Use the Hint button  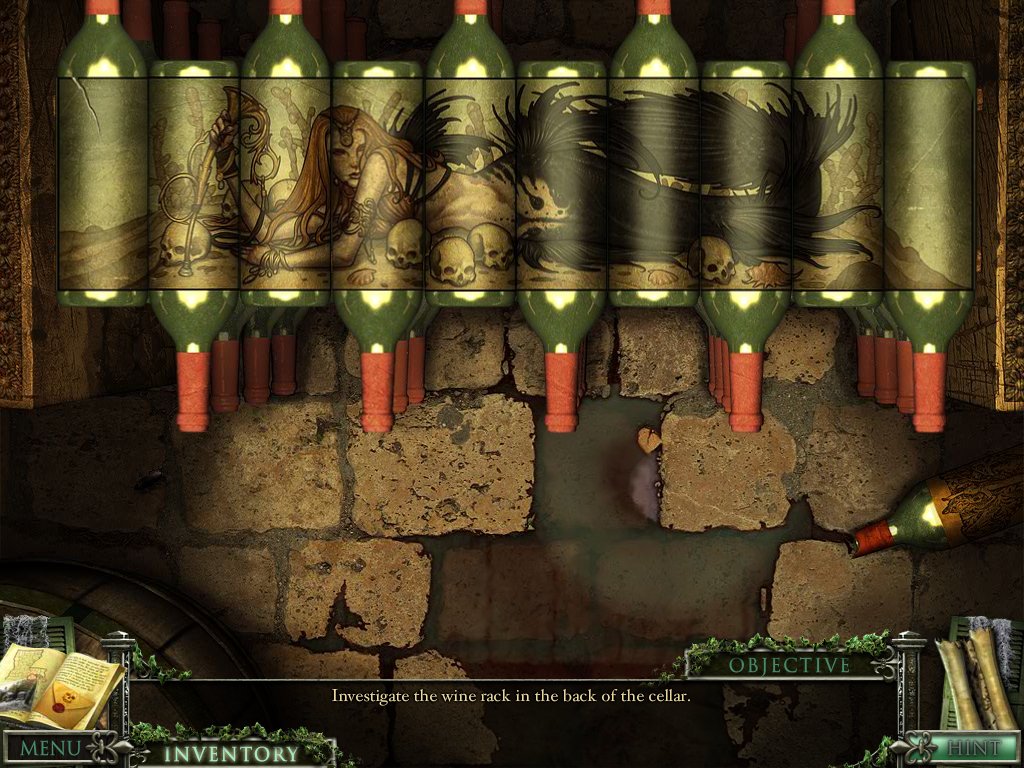tap(972, 748)
